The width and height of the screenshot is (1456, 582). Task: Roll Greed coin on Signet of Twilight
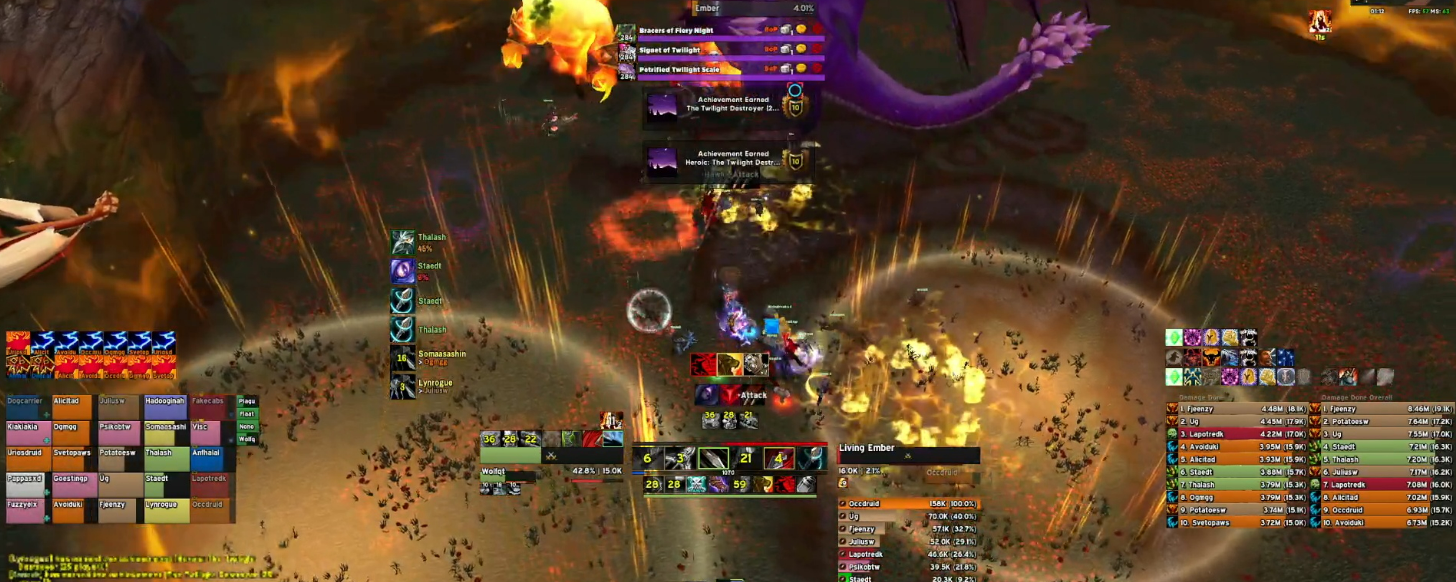click(801, 49)
